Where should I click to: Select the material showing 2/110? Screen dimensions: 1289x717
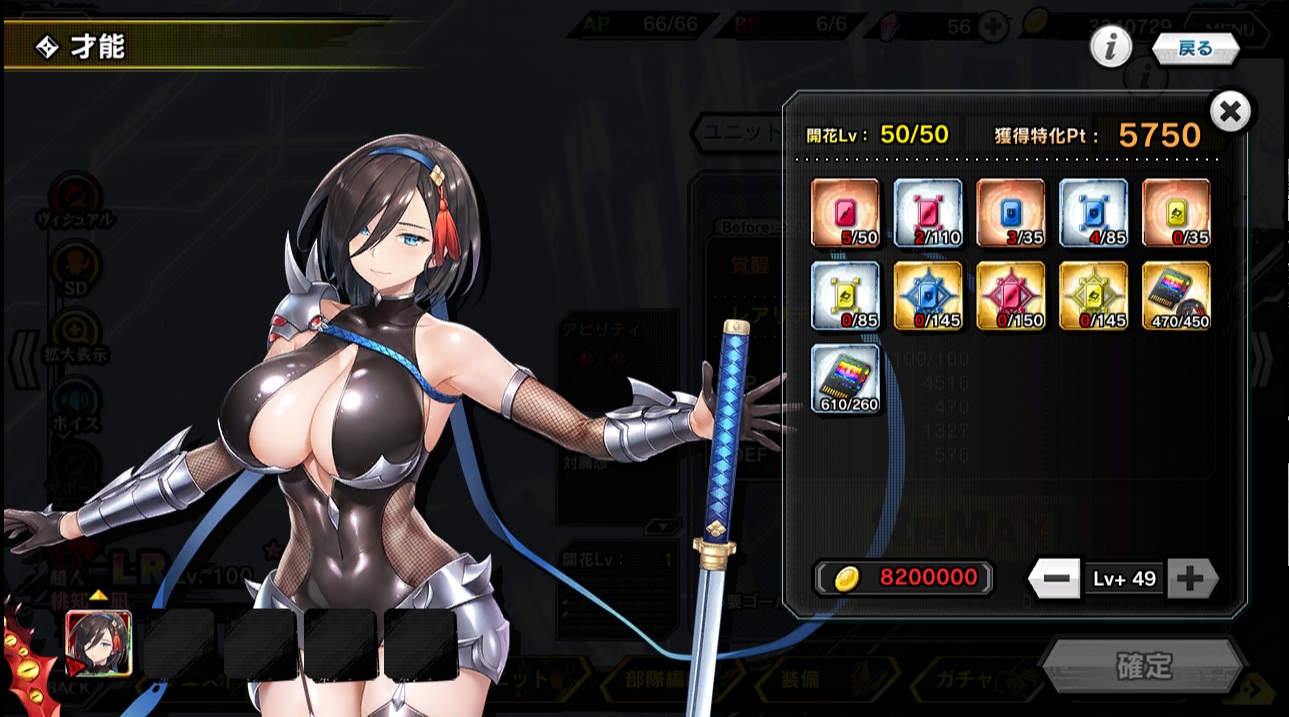point(928,213)
